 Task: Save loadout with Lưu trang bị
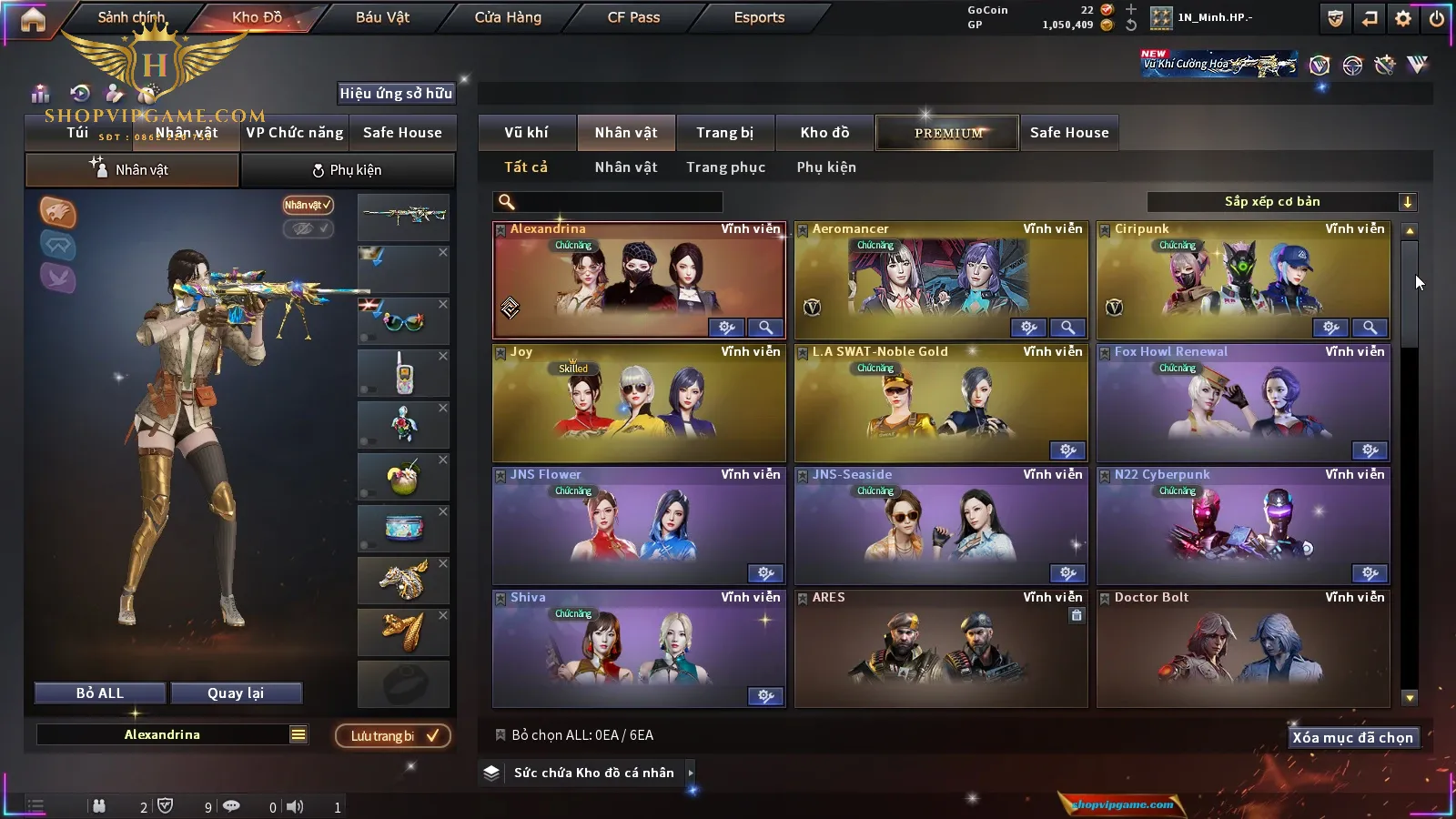(393, 735)
